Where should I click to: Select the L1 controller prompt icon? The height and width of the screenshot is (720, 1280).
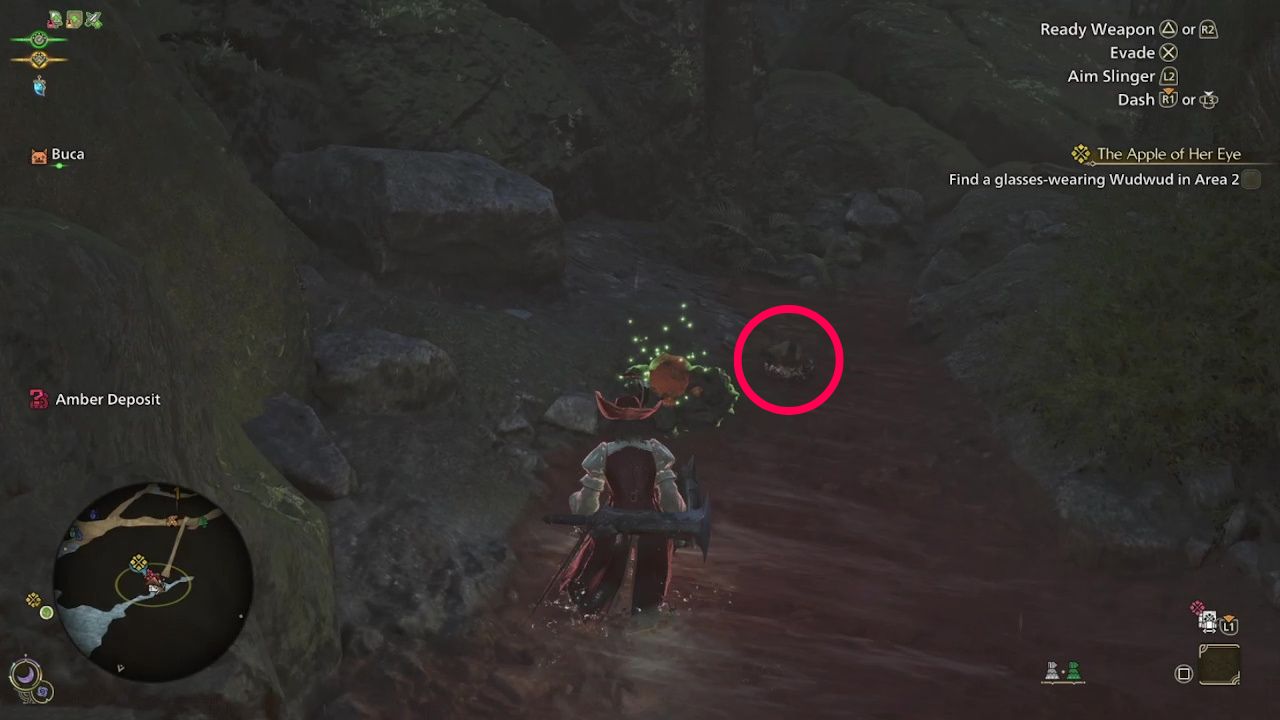1229,627
